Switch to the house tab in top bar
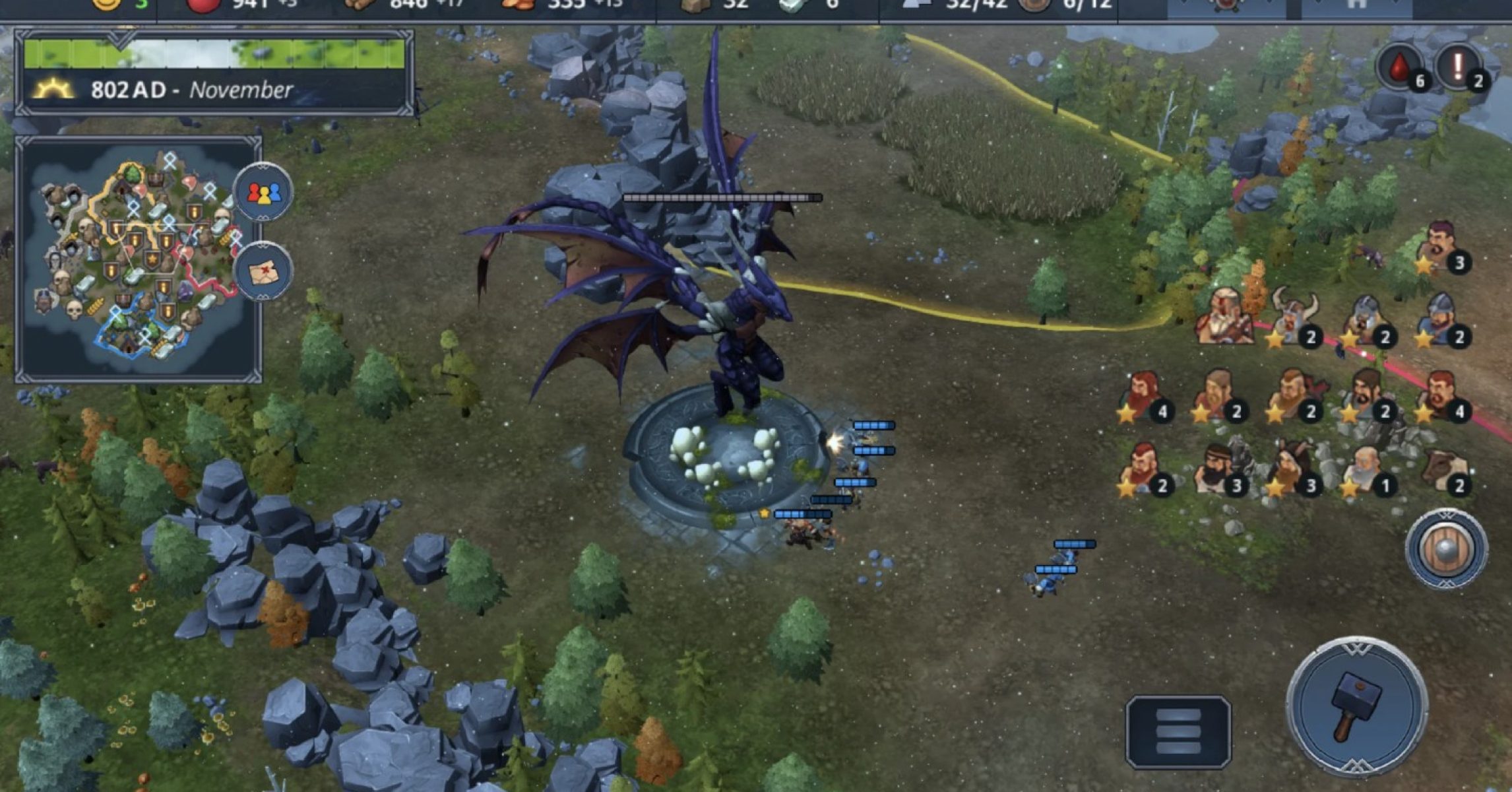 1356,7
